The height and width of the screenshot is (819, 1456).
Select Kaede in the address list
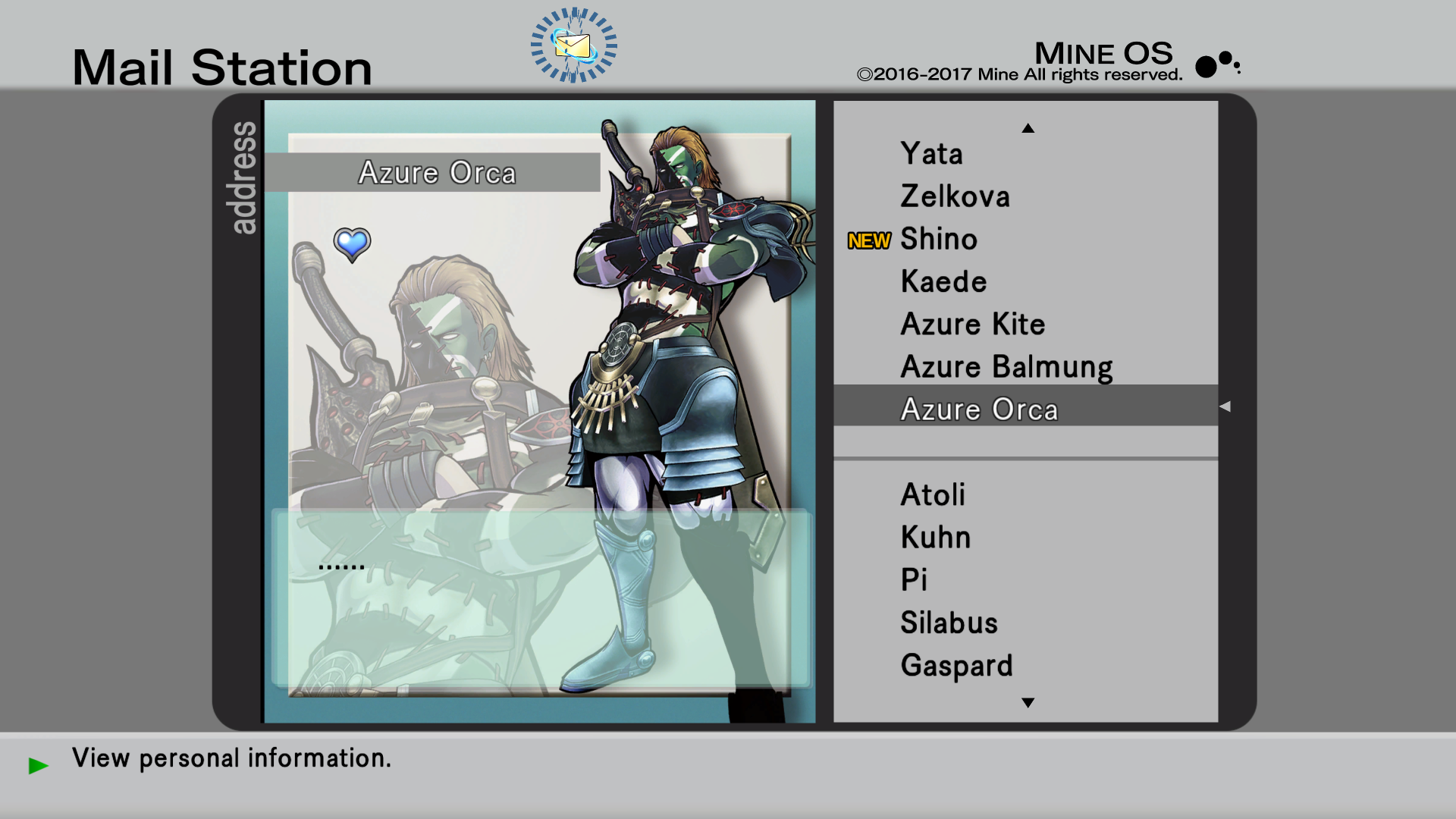[x=943, y=282]
